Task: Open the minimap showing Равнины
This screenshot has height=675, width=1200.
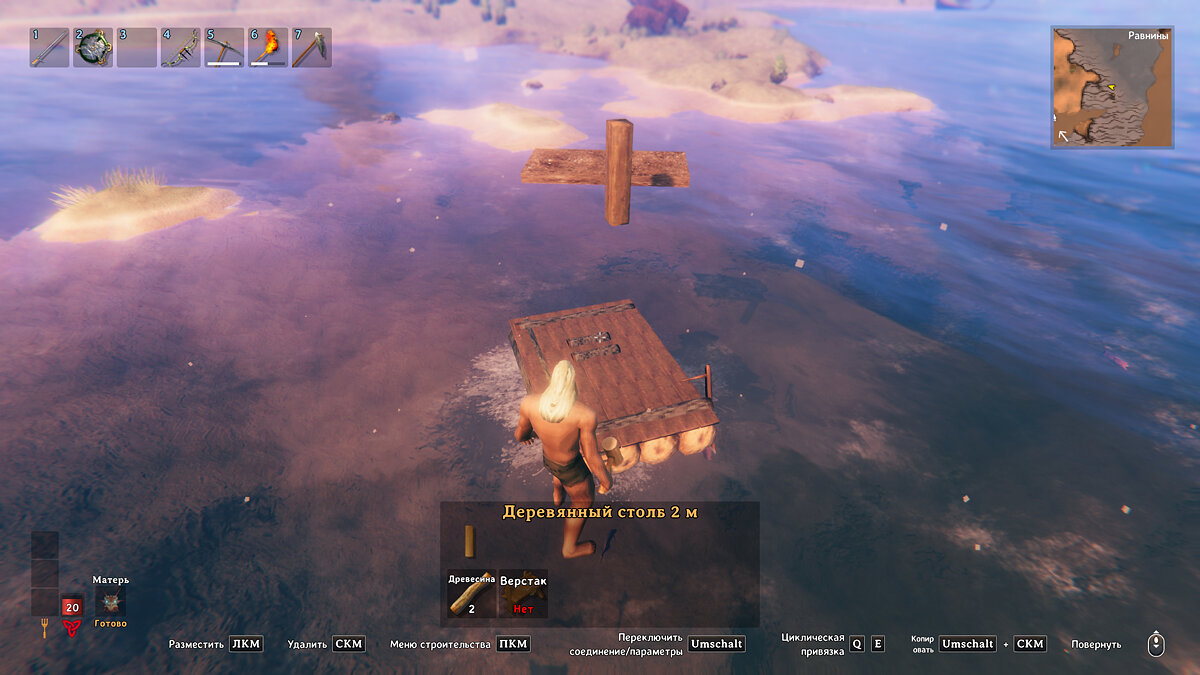Action: pos(1111,87)
